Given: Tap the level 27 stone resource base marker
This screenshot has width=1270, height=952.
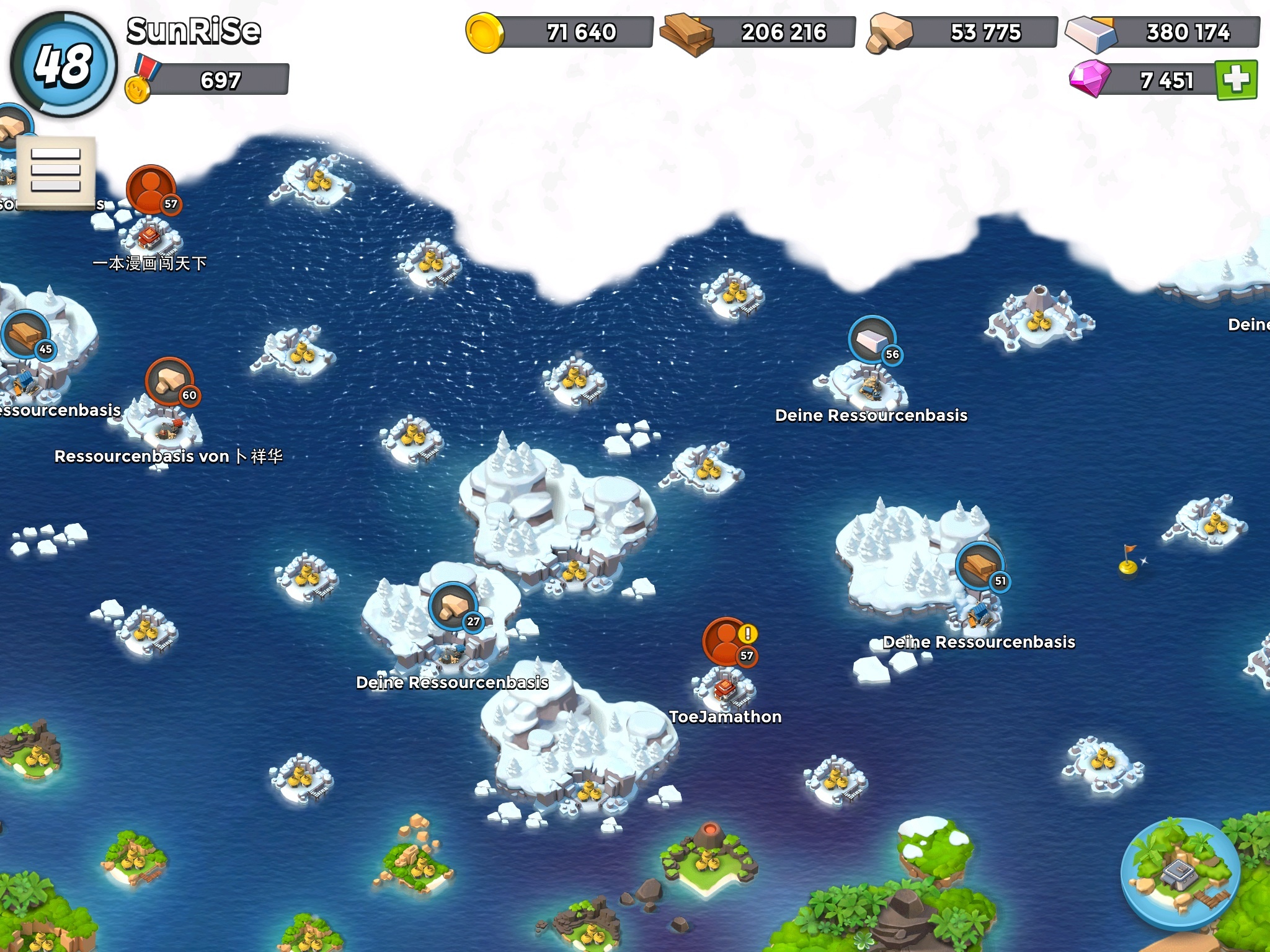Looking at the screenshot, I should pyautogui.click(x=453, y=607).
